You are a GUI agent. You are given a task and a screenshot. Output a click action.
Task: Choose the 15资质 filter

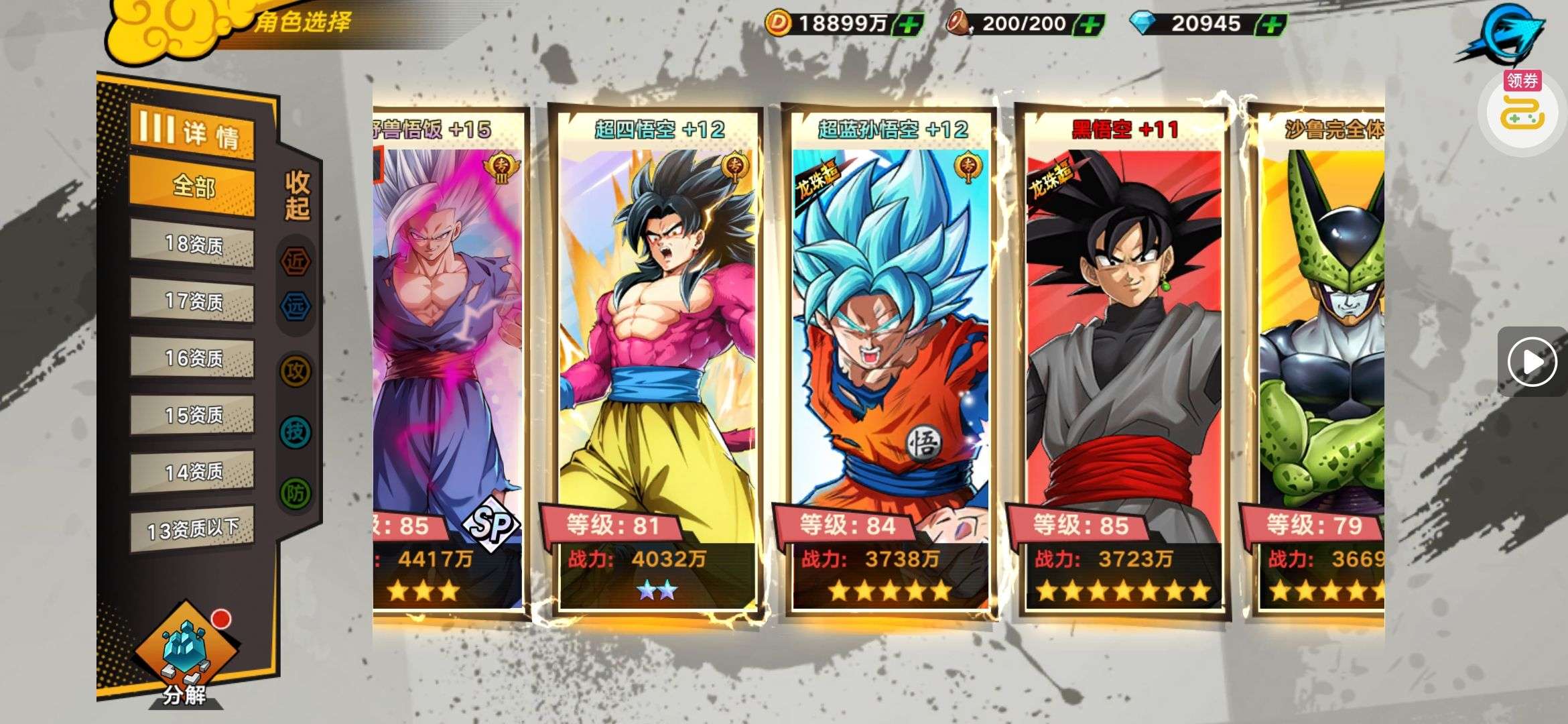click(192, 416)
